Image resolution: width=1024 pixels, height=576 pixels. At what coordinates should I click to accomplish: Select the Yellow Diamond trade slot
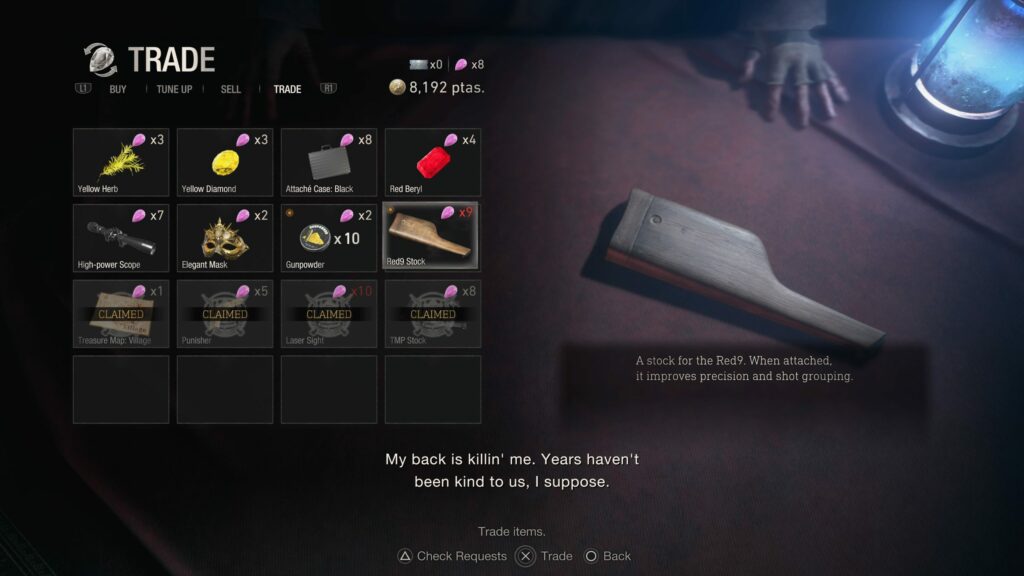(x=225, y=162)
